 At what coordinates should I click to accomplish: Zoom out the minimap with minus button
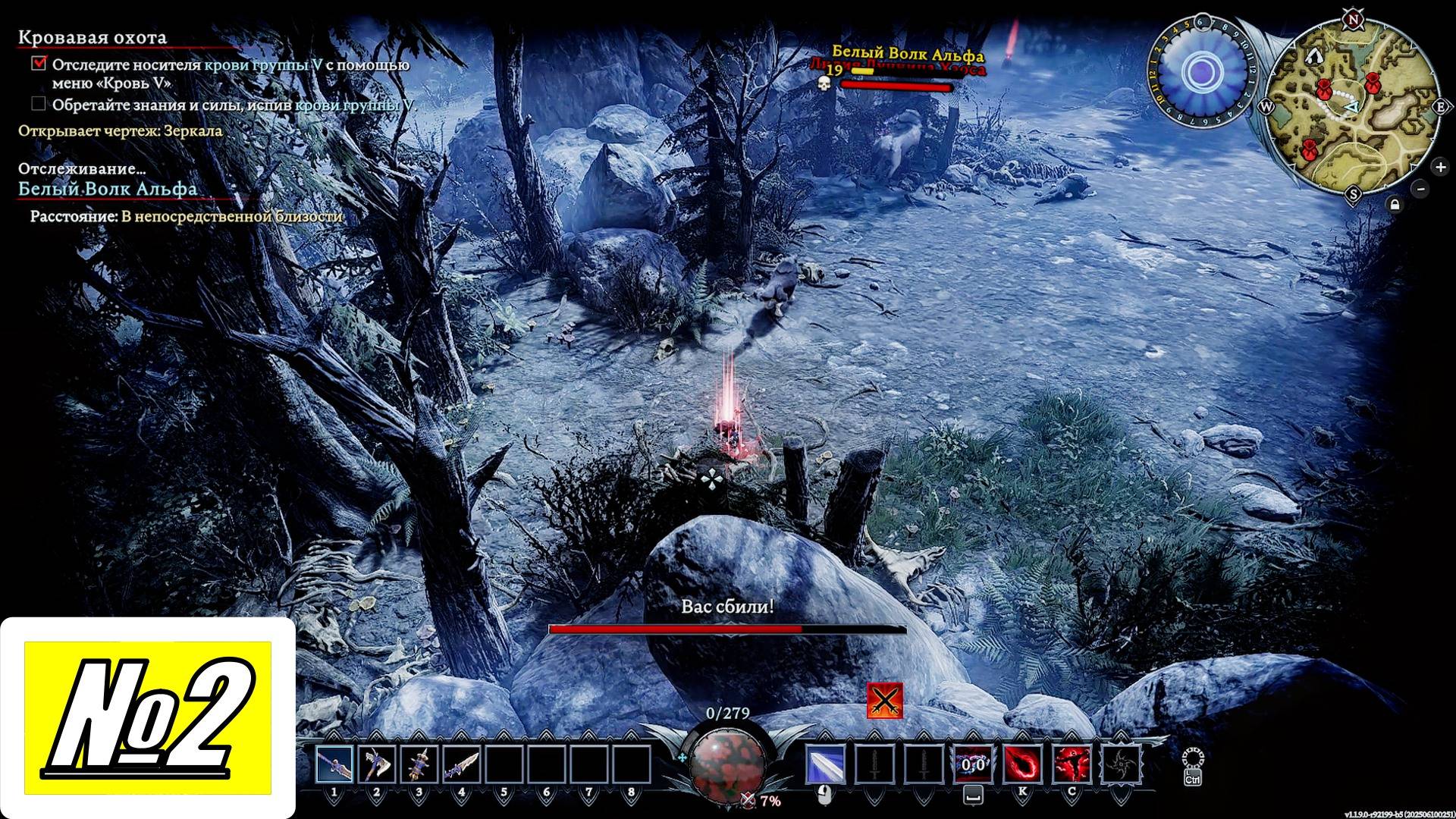[1421, 189]
